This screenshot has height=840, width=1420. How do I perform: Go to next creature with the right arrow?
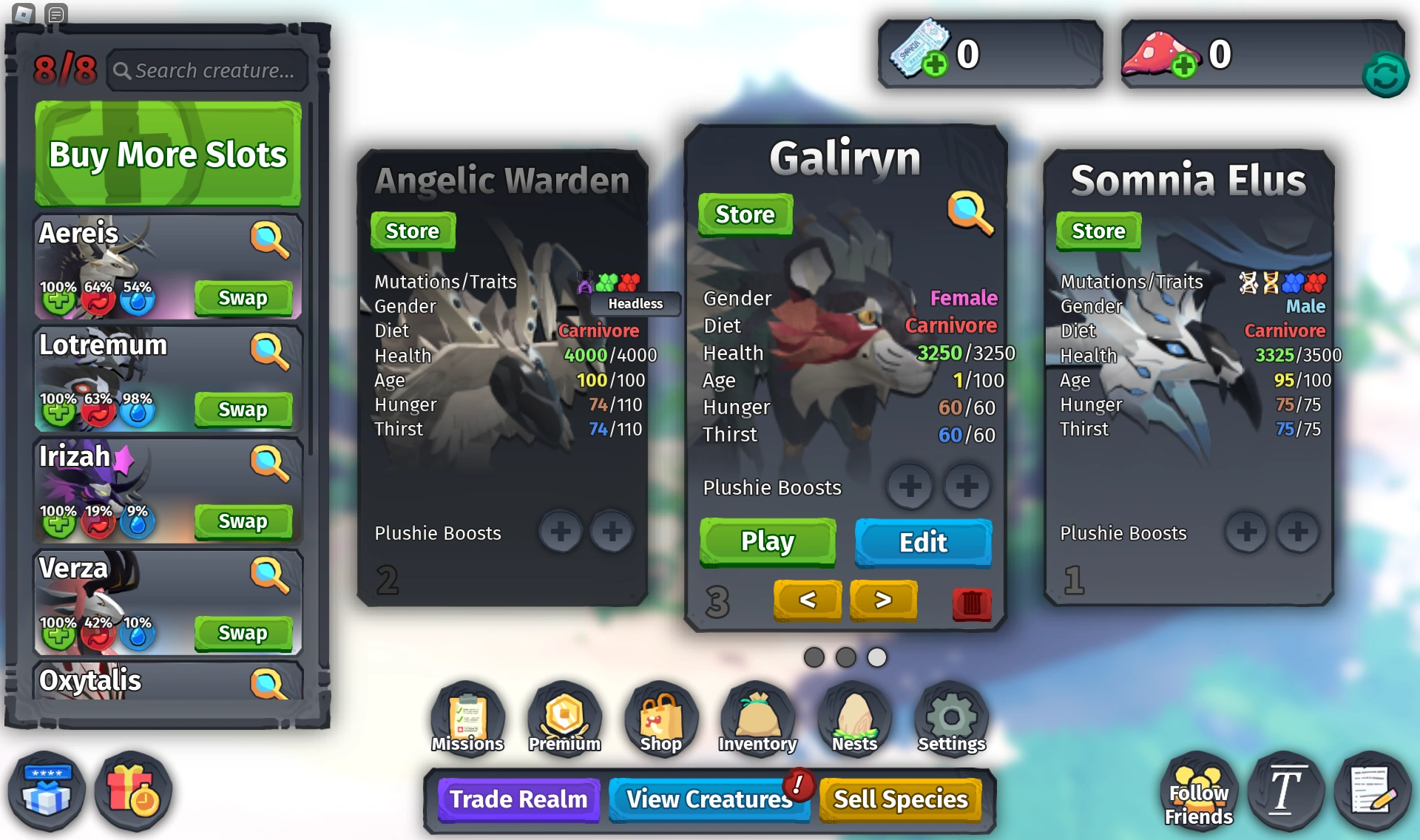[883, 600]
